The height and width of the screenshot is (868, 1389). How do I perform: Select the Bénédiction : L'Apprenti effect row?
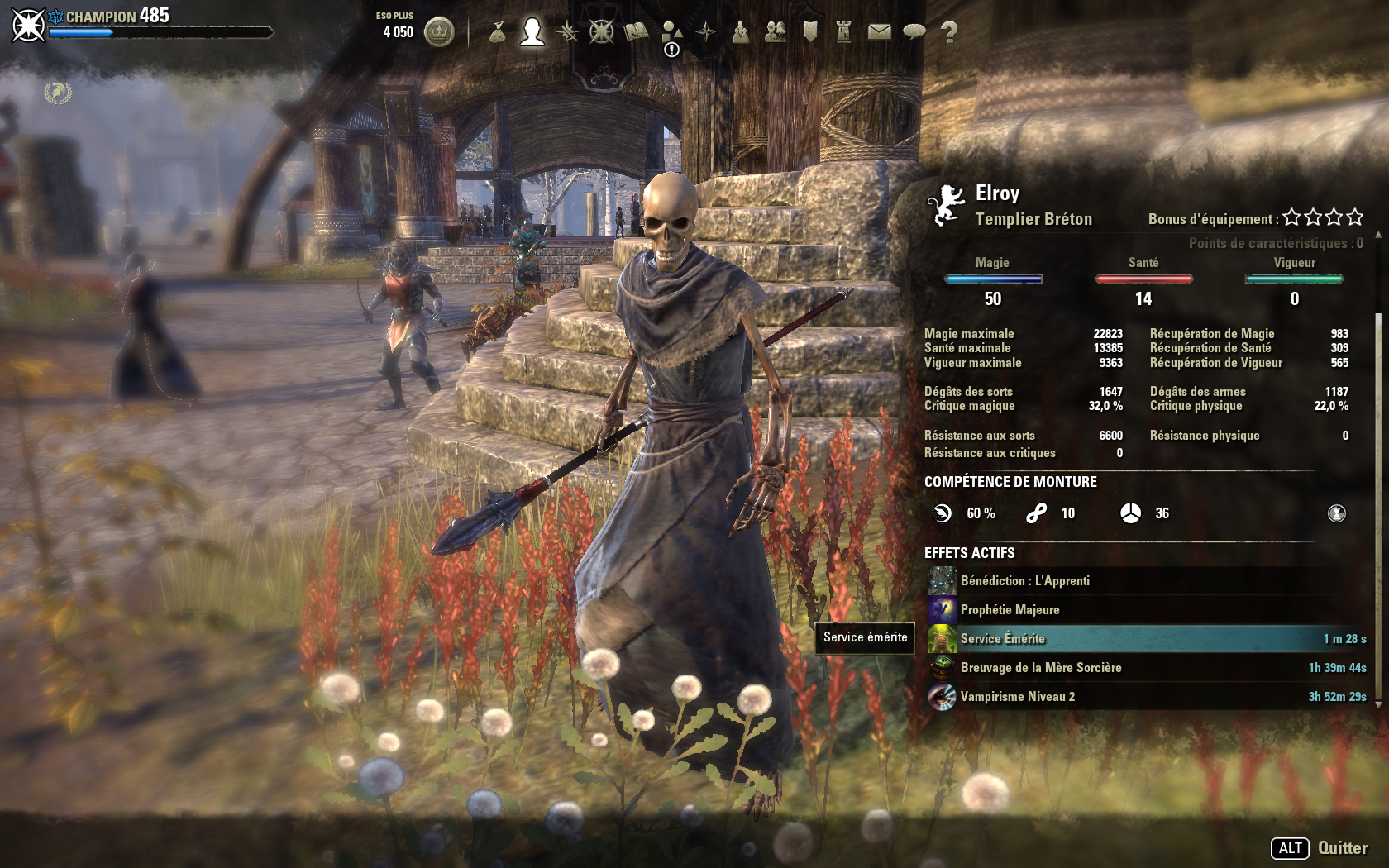click(x=1146, y=581)
